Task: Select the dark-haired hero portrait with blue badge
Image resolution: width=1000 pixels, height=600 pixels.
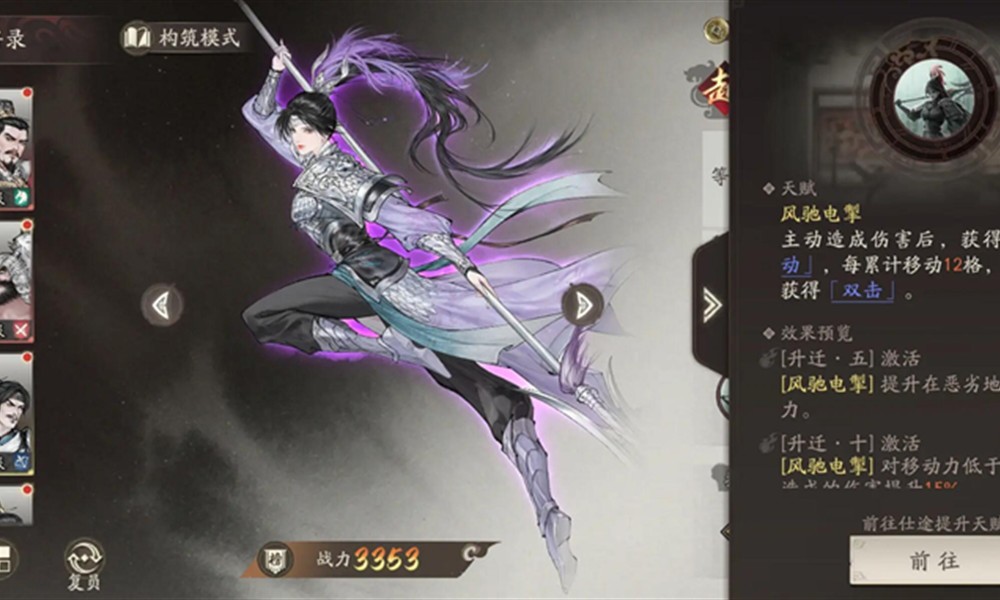Action: 14,412
